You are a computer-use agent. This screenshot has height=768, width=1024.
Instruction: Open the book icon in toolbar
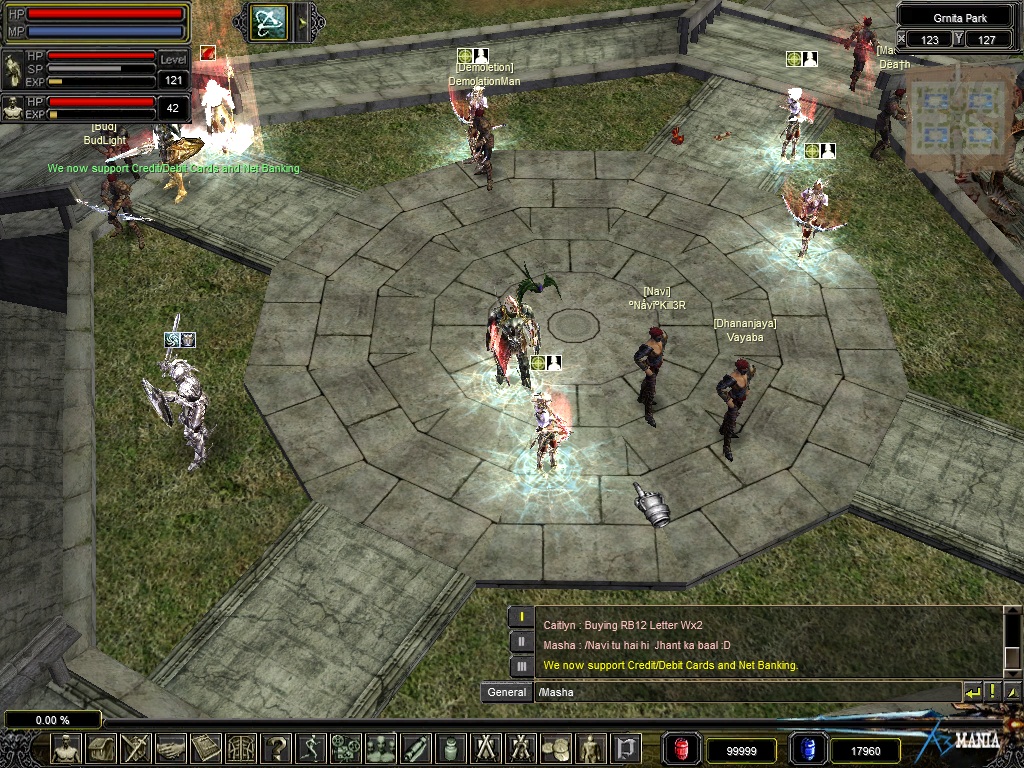(205, 748)
